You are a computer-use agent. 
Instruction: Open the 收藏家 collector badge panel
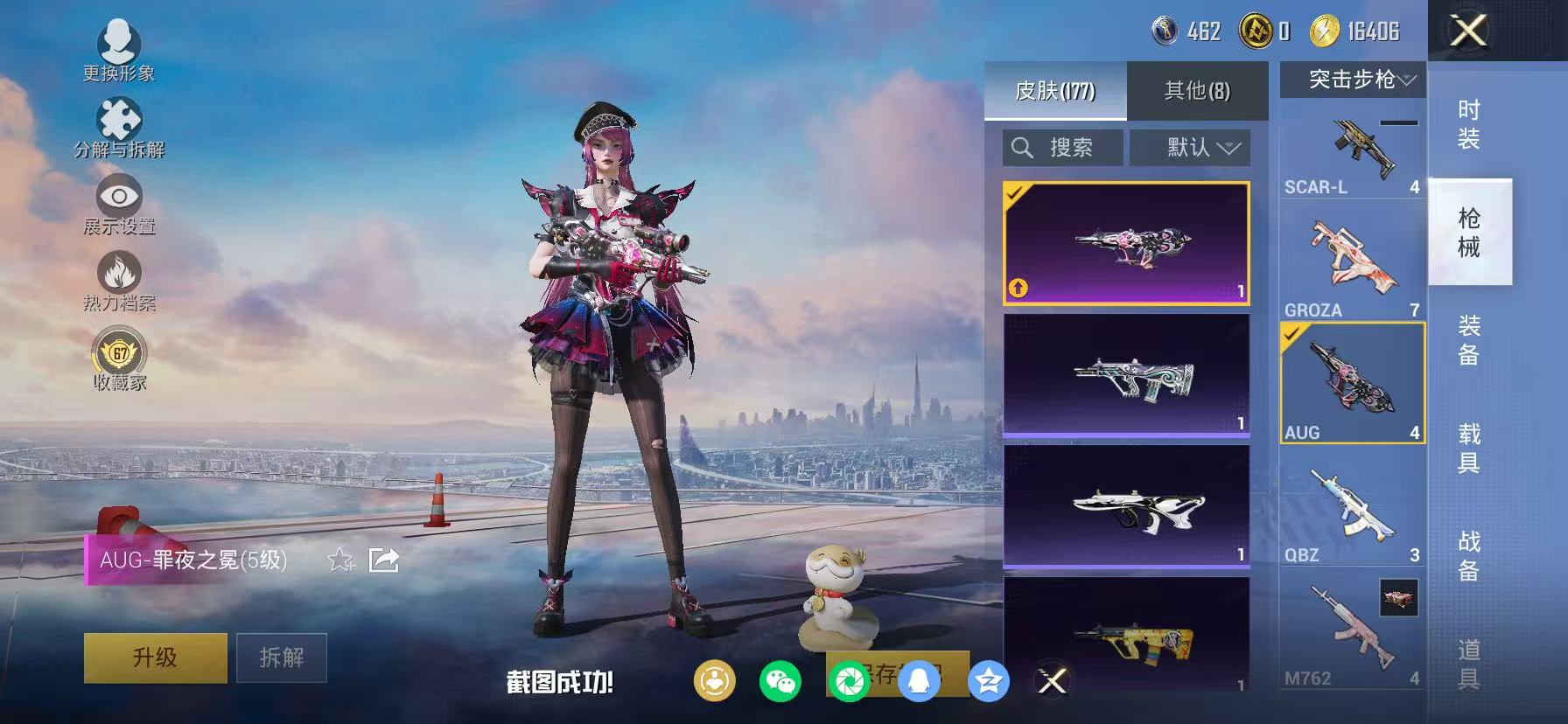(x=121, y=355)
